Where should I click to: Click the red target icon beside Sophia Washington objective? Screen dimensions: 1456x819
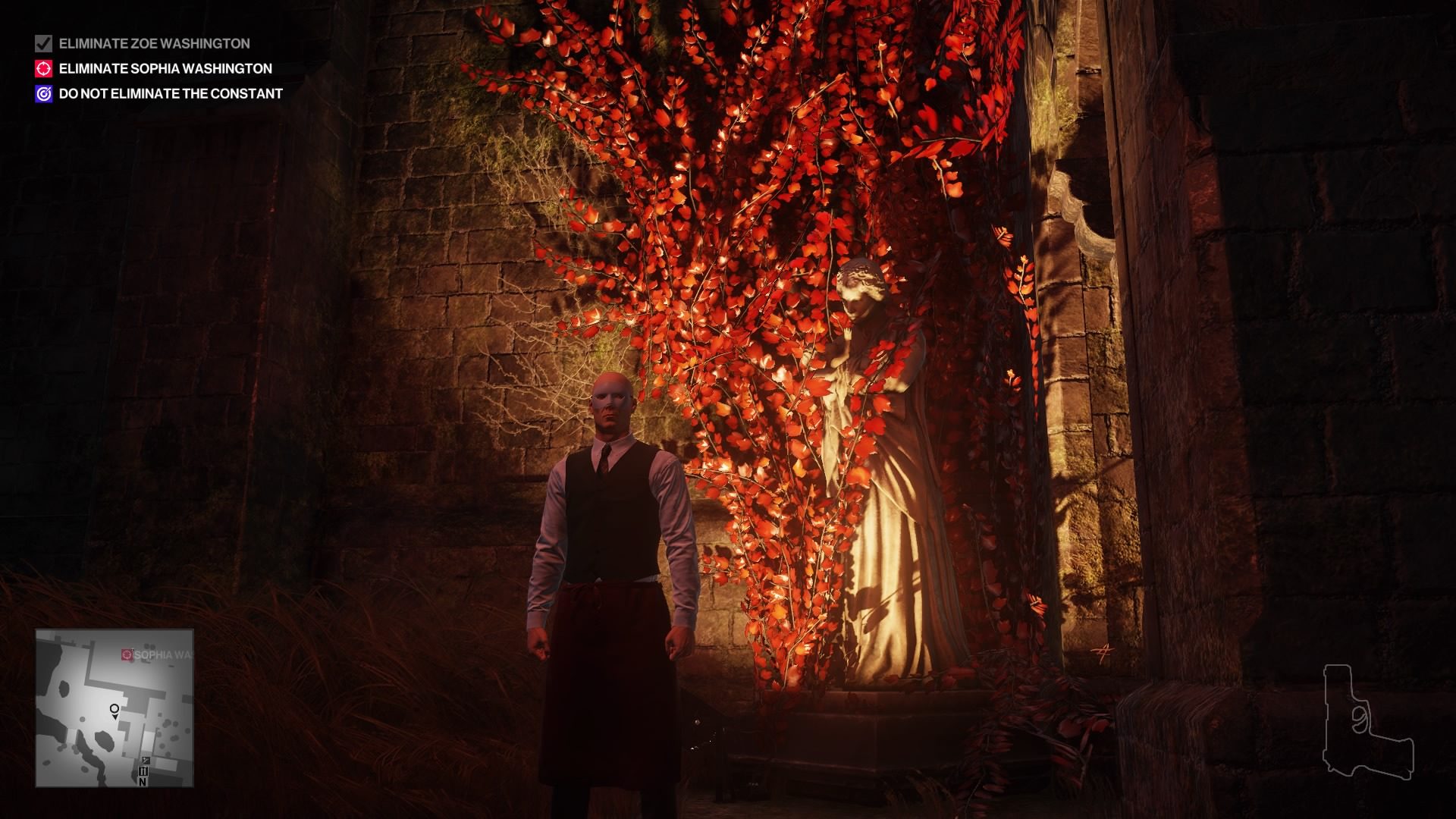43,68
